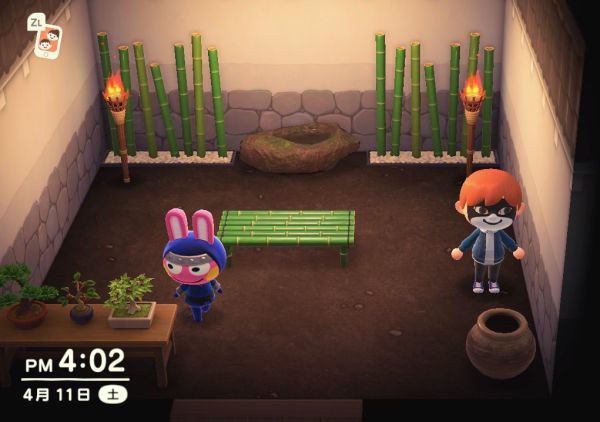
Task: Open the resident faces card icon
Action: pyautogui.click(x=48, y=40)
